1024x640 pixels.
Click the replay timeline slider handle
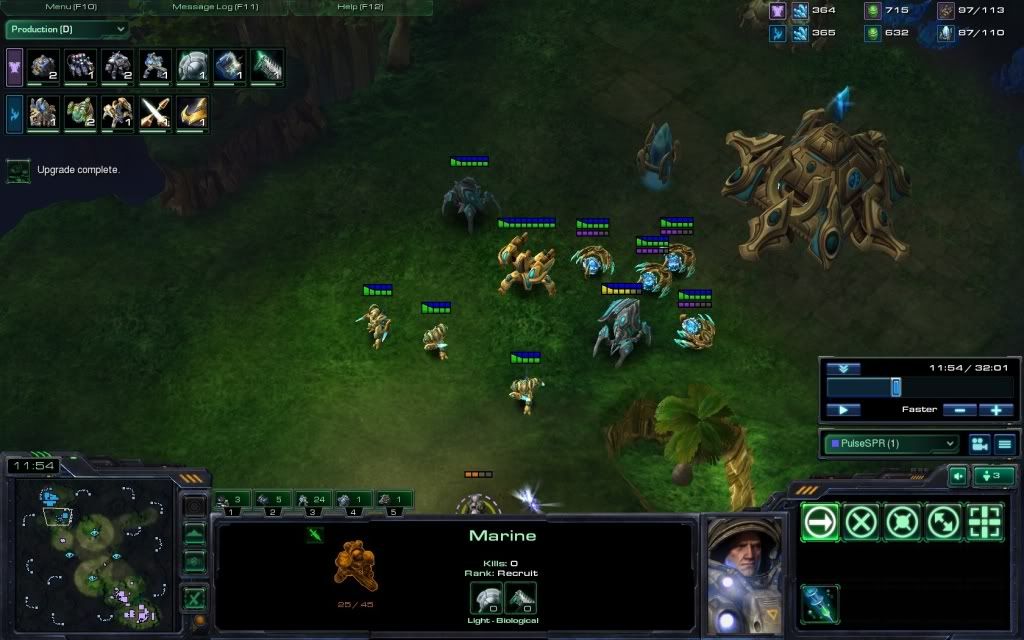(896, 387)
